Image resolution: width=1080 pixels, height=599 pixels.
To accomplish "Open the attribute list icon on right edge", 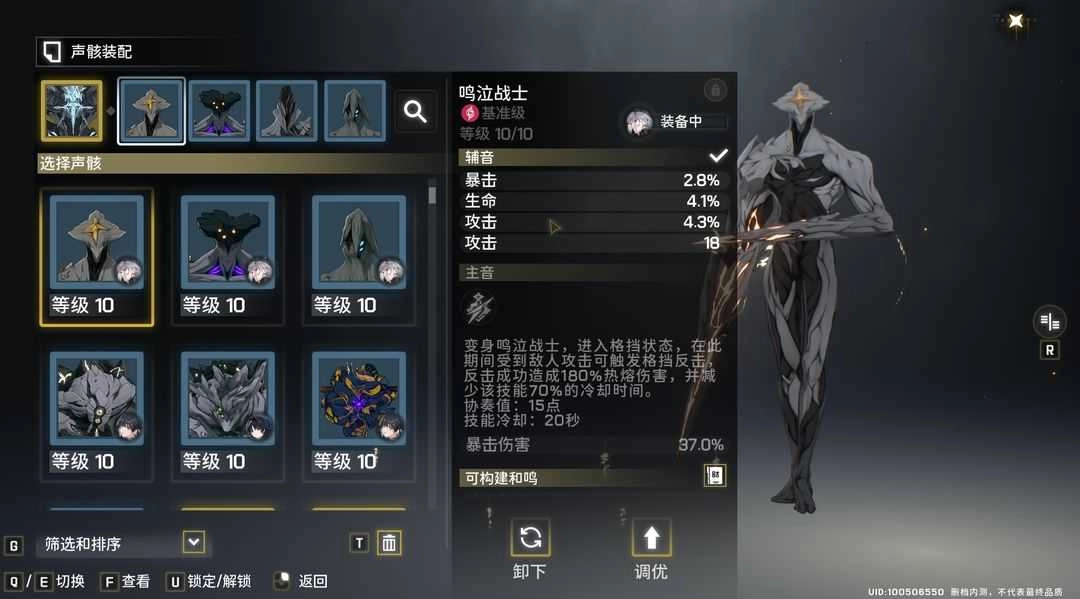I will [1049, 321].
